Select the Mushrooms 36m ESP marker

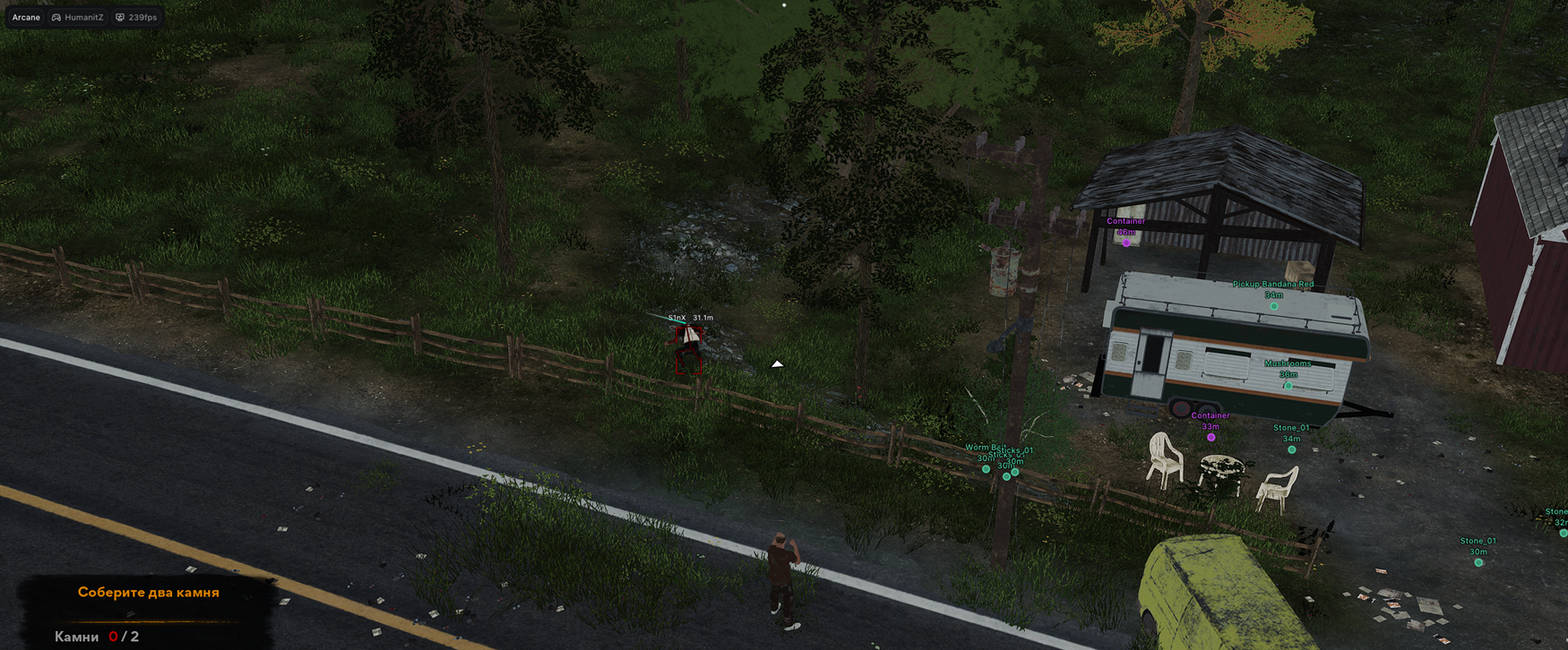(1288, 384)
